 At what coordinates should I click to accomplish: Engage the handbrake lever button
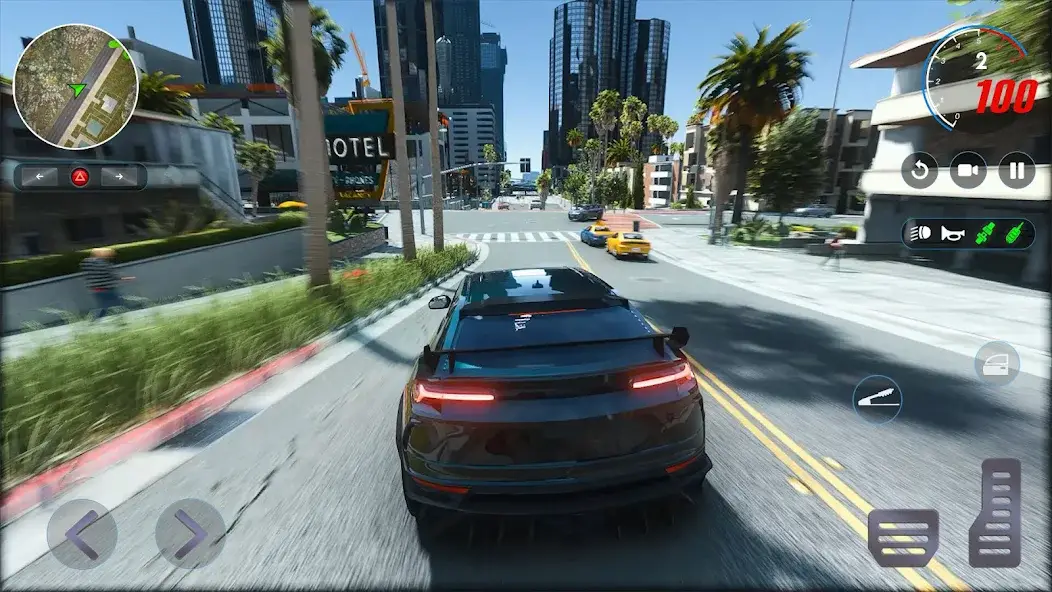point(877,399)
